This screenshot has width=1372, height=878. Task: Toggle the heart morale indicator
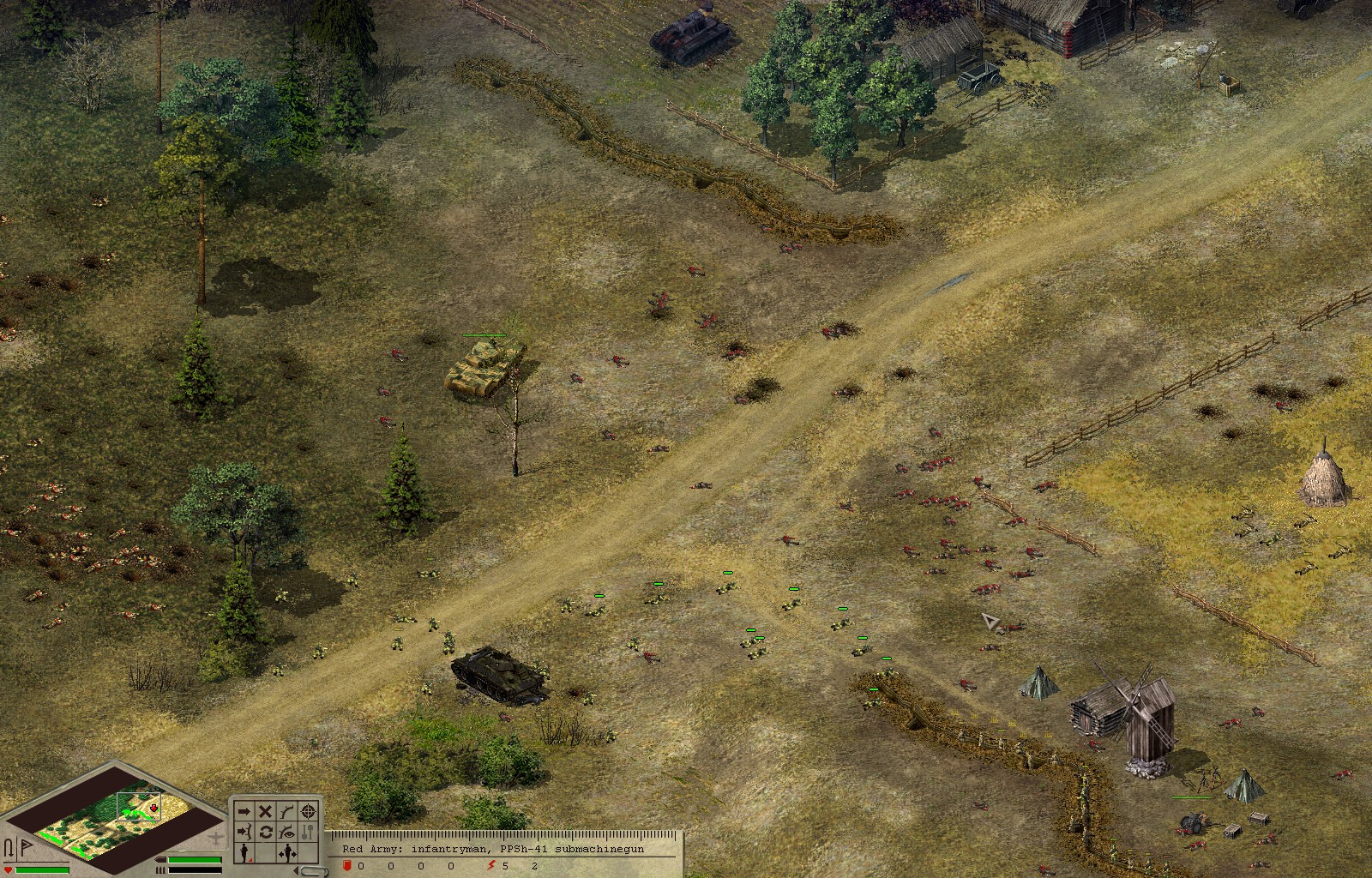(x=8, y=869)
